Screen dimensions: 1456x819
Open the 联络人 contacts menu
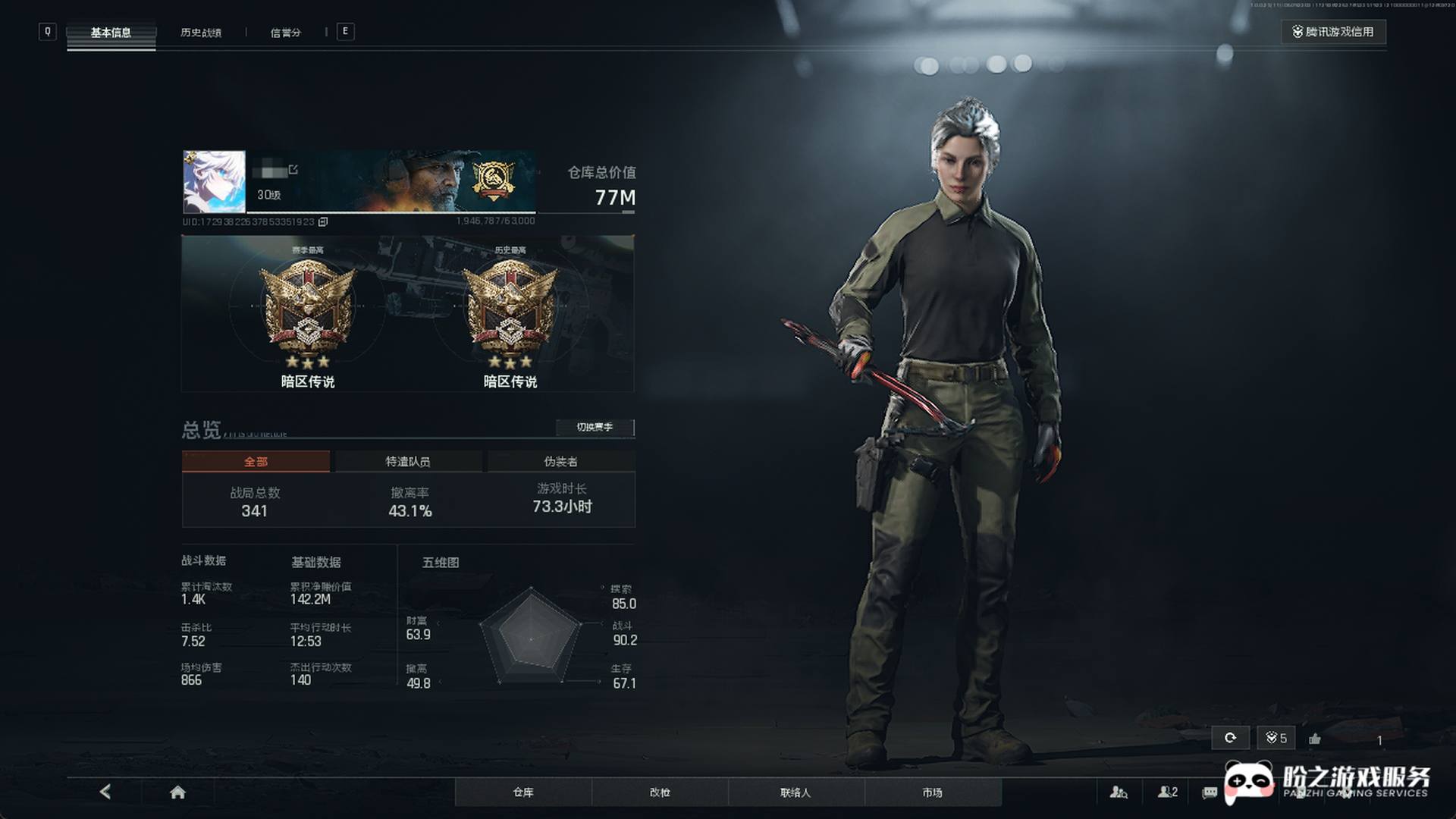point(795,792)
